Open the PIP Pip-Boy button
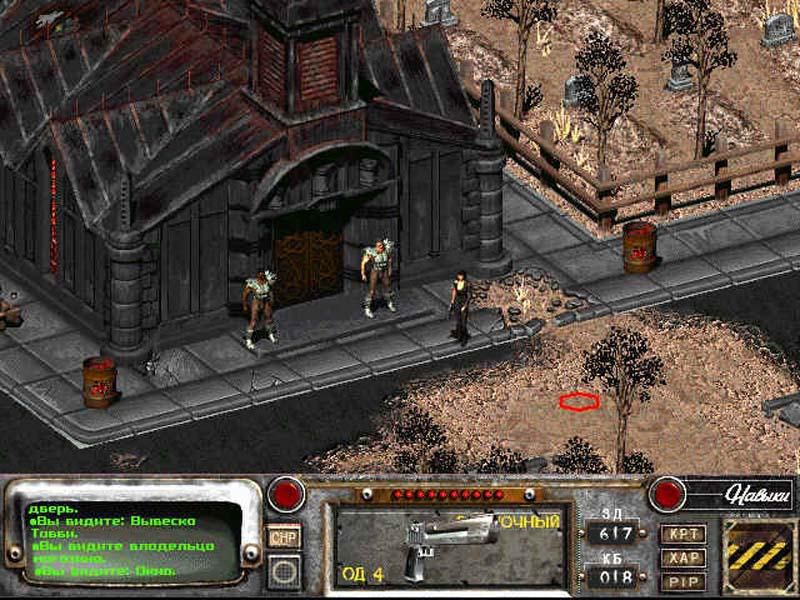The image size is (800, 600). coord(684,581)
